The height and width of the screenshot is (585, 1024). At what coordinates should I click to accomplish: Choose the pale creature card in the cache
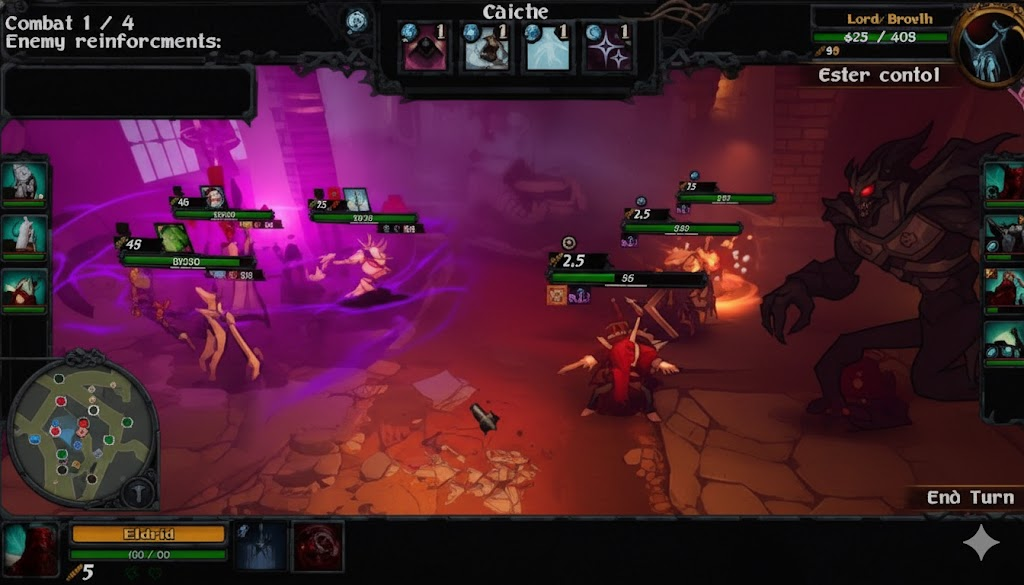(x=486, y=48)
